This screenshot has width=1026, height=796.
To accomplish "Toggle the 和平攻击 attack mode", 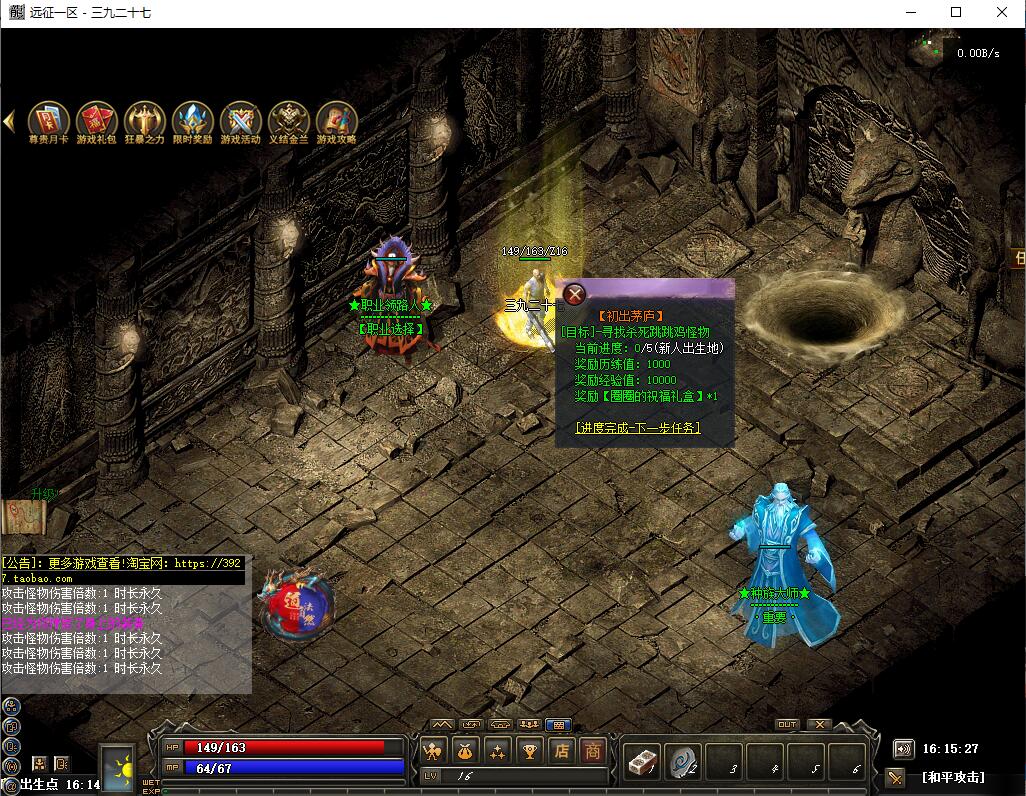I will (x=952, y=777).
